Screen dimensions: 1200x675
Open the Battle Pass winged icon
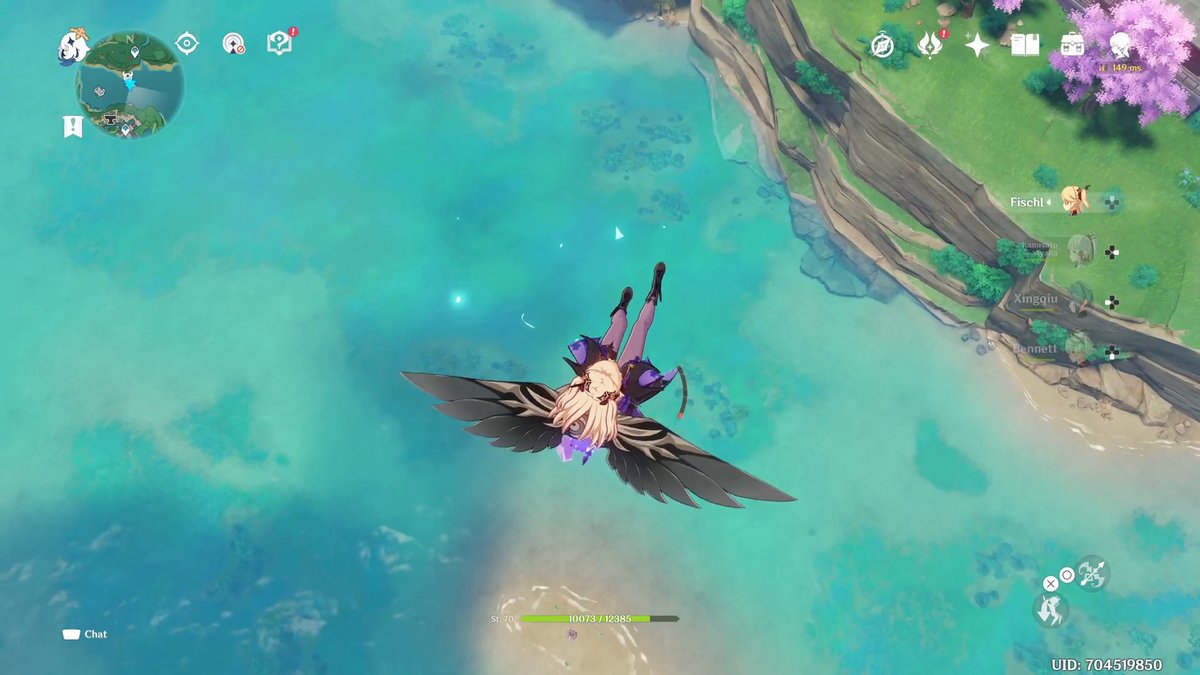coord(930,45)
